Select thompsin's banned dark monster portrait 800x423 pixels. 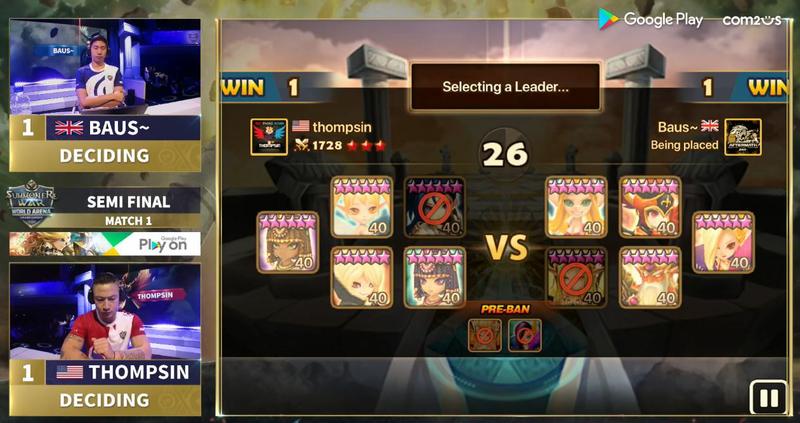434,206
